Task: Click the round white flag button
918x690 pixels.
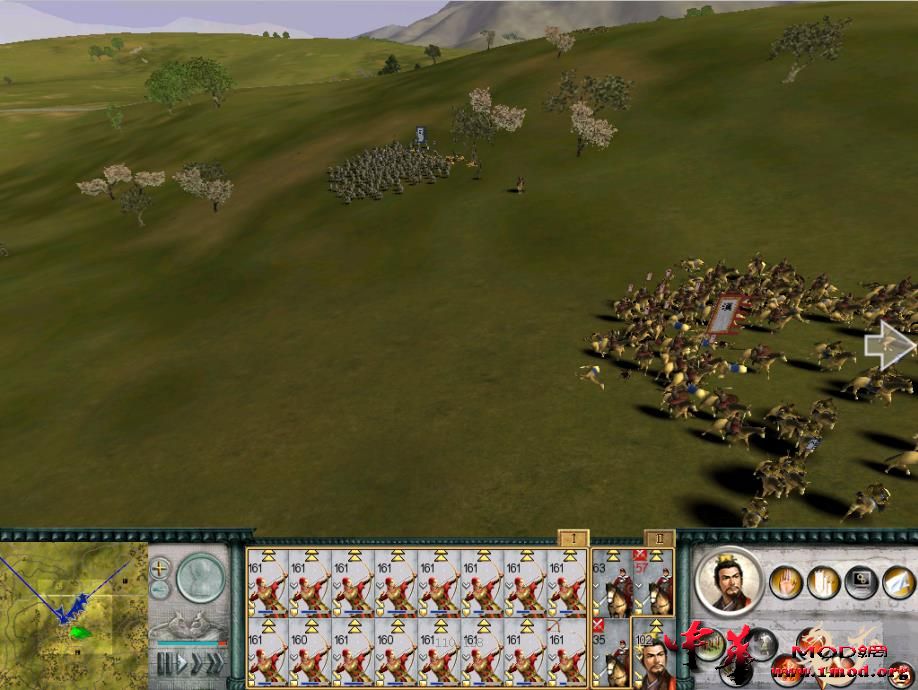Action: pos(897,581)
